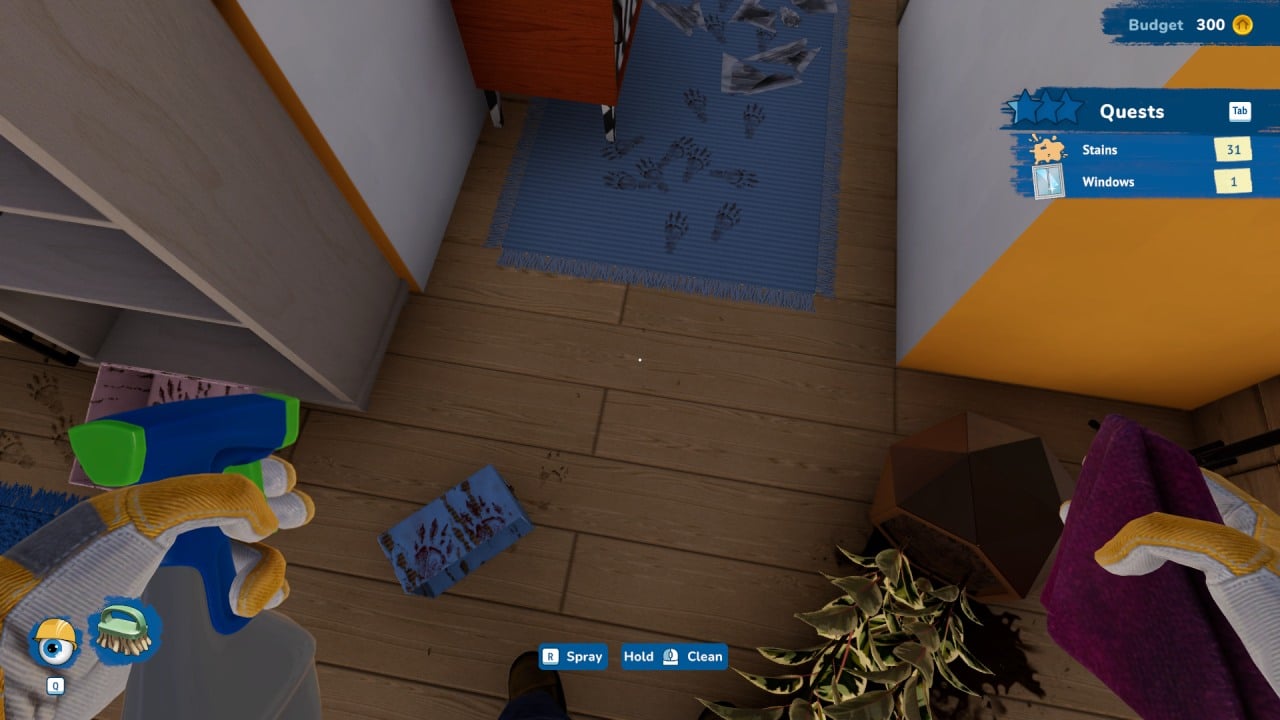
Task: Click the Stains counter showing 31
Action: [x=1233, y=149]
